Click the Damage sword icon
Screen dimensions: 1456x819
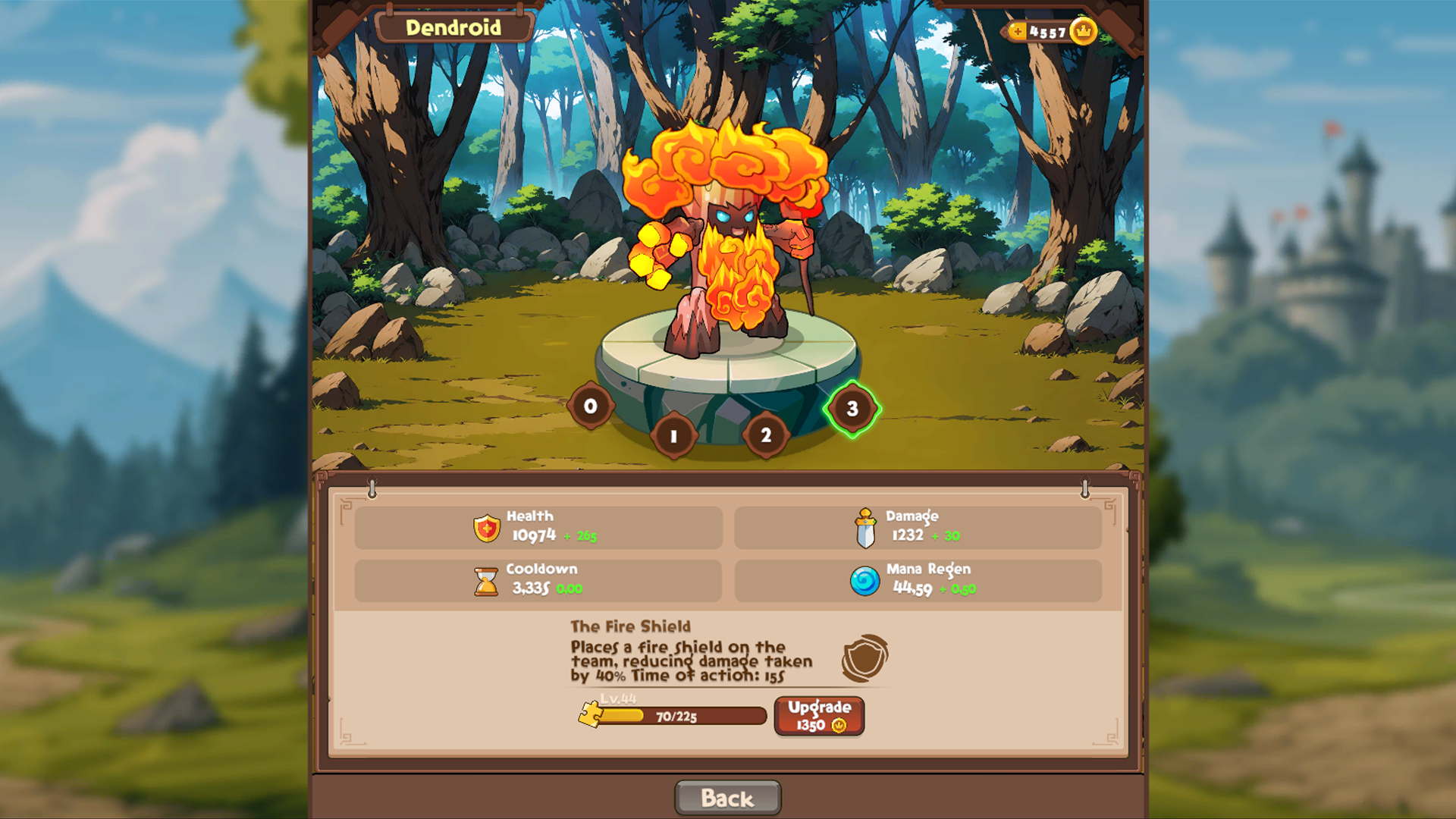pyautogui.click(x=865, y=528)
